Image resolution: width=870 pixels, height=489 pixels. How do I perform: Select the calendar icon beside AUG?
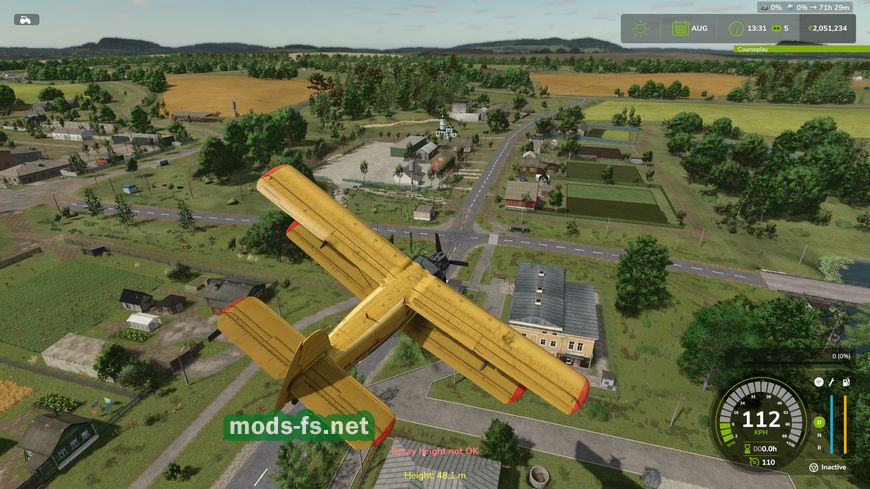pos(680,28)
